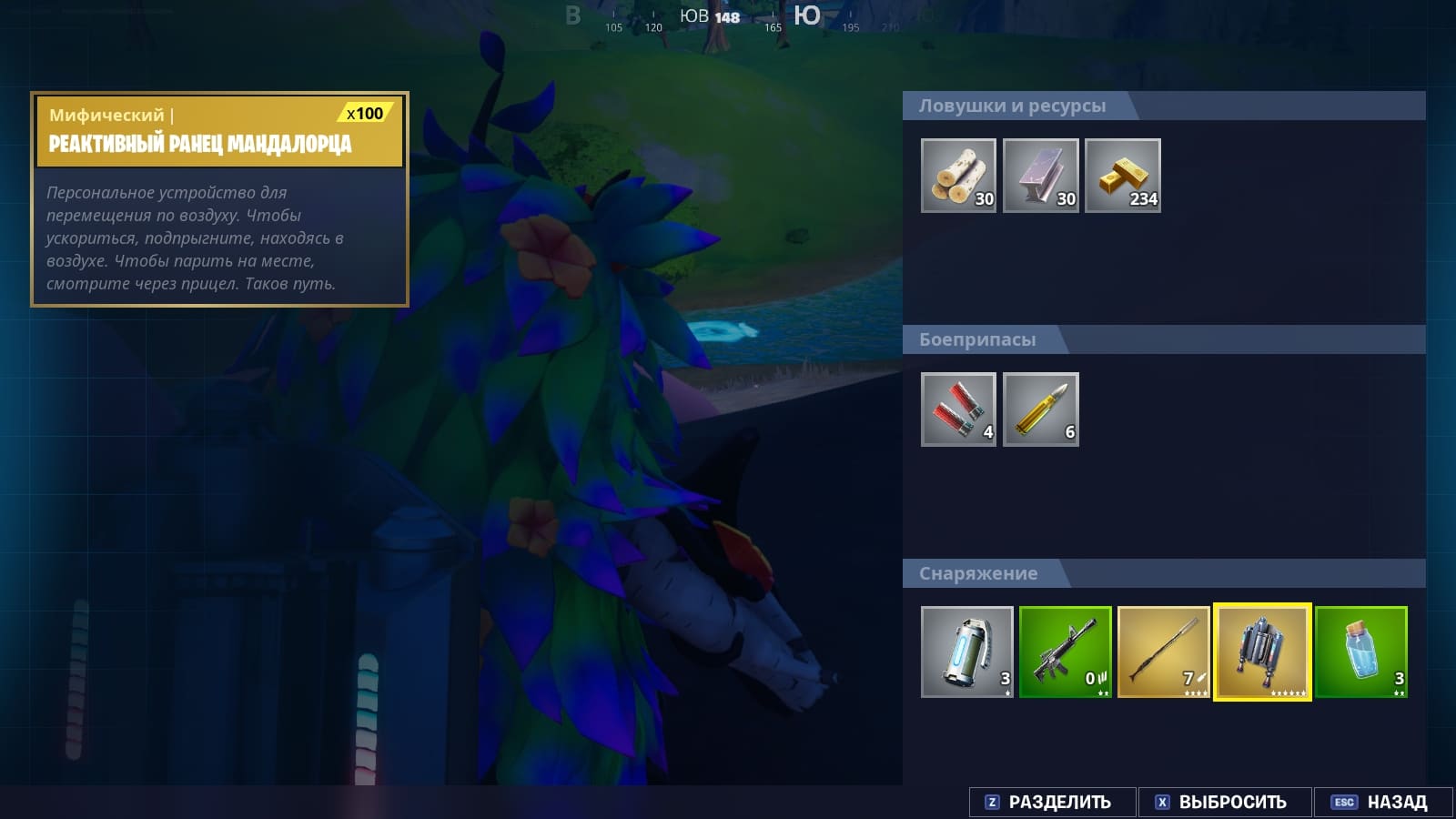1456x819 pixels.
Task: Select the small shield potion slot
Action: (x=1361, y=652)
